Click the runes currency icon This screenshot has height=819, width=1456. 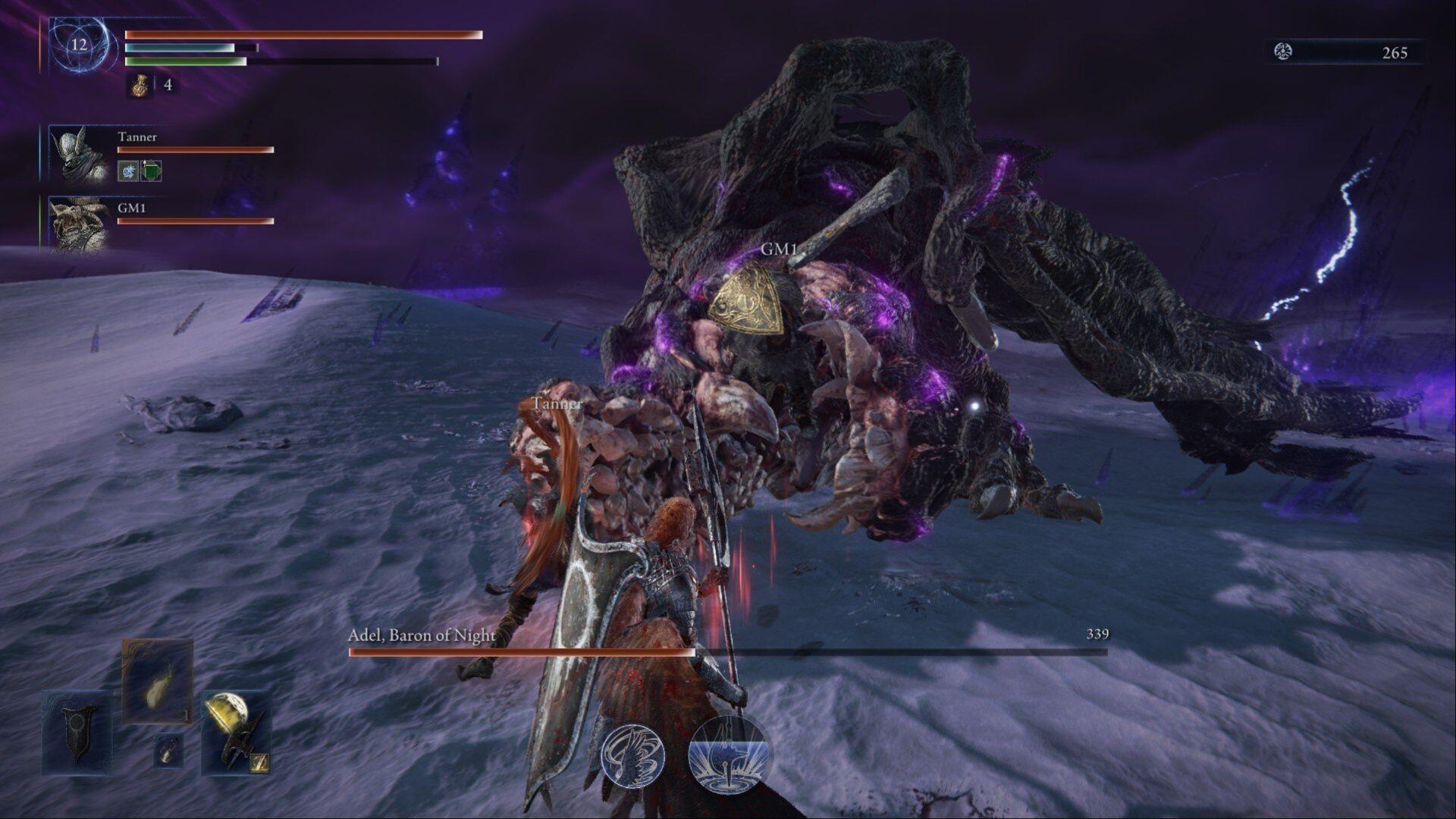pos(1283,52)
